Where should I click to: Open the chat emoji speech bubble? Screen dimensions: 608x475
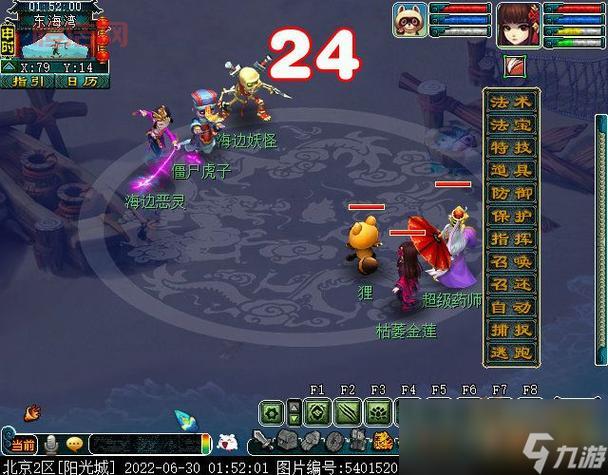coord(74,444)
